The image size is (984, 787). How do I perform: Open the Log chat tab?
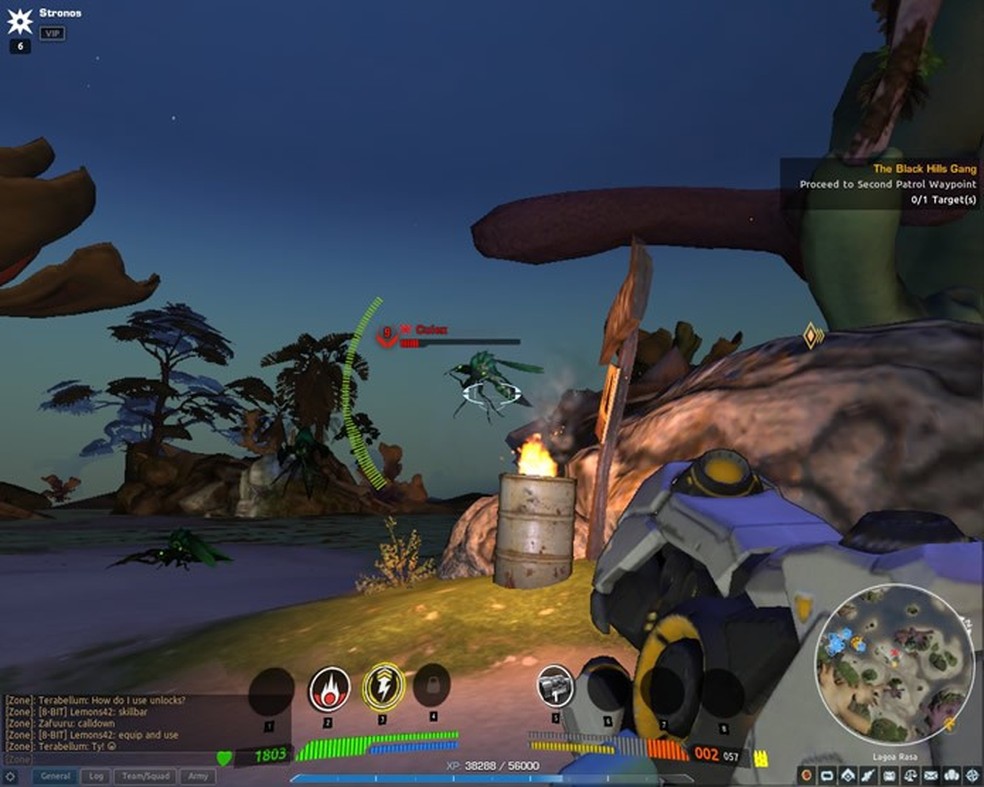[x=96, y=776]
